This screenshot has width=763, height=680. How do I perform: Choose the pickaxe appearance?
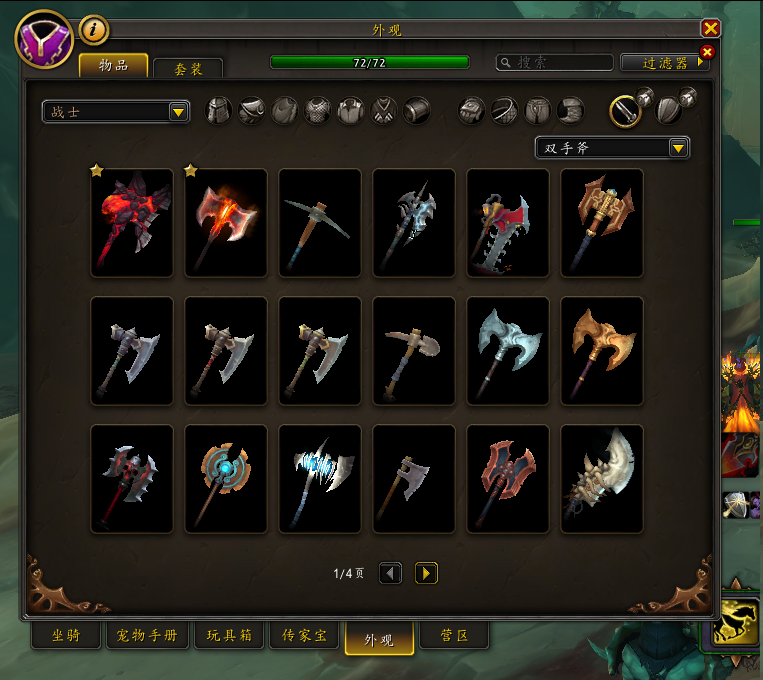coord(320,222)
